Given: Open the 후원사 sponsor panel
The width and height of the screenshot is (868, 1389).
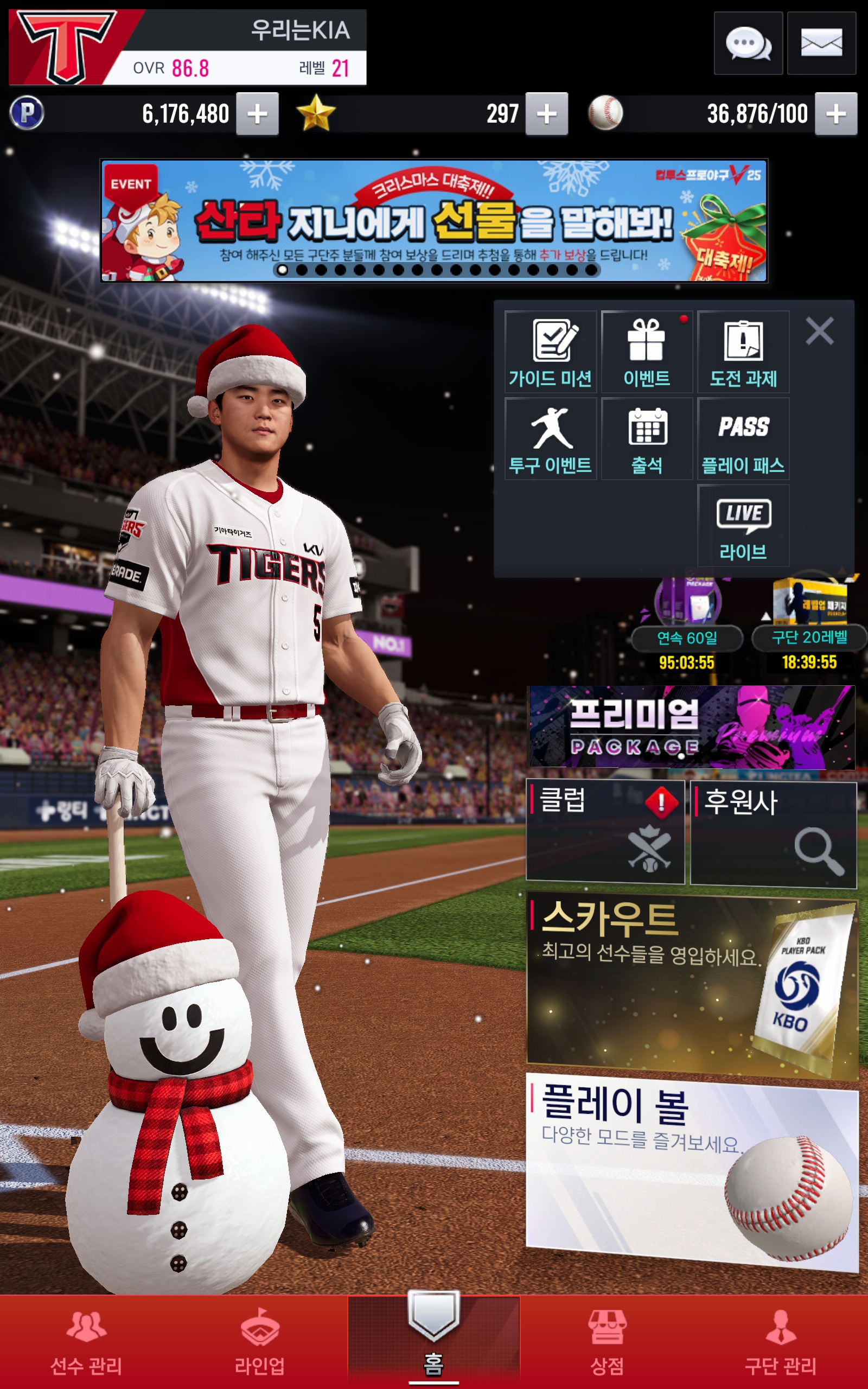Looking at the screenshot, I should pyautogui.click(x=773, y=834).
